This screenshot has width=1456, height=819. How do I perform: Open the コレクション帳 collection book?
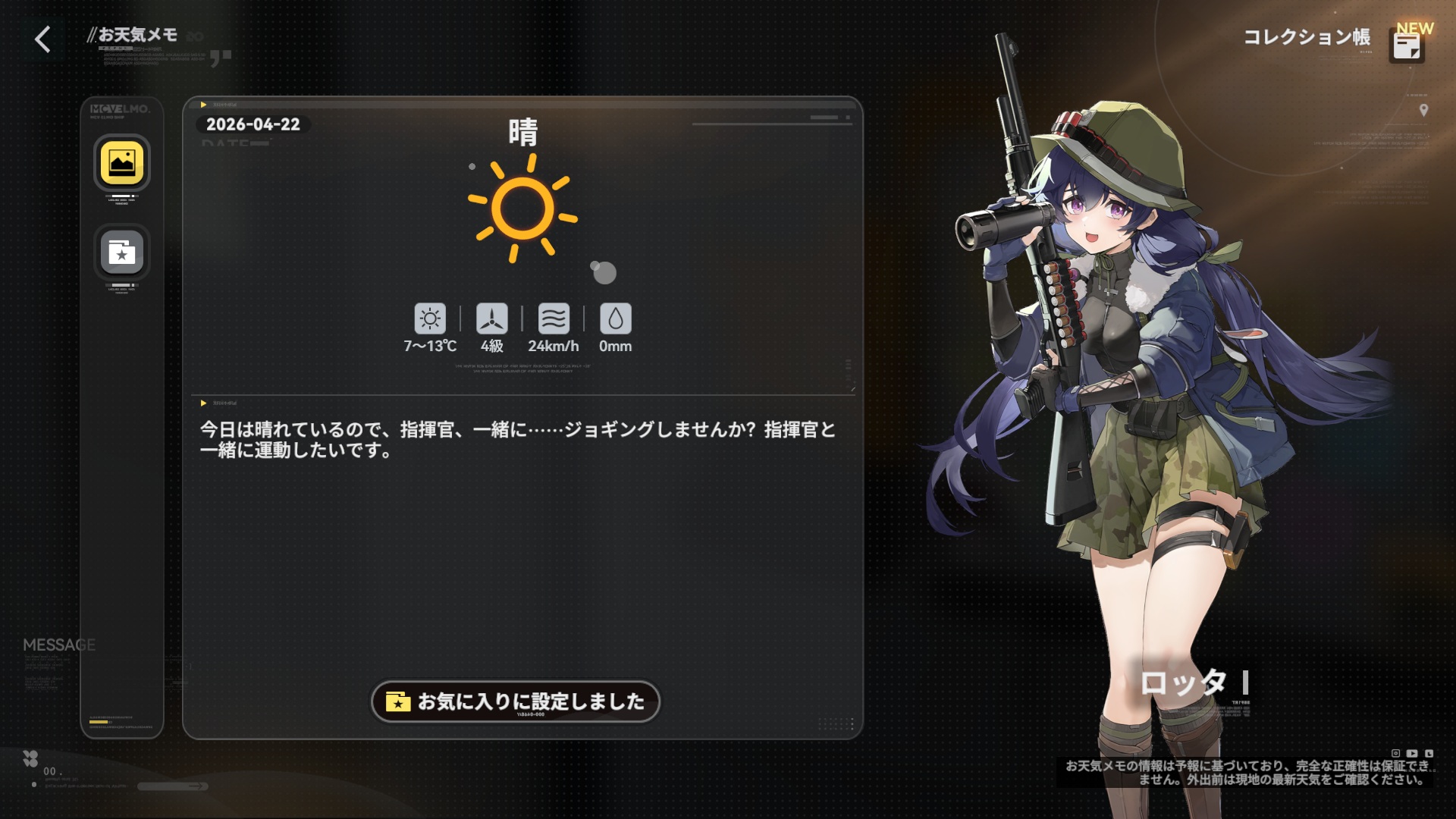(x=1407, y=45)
